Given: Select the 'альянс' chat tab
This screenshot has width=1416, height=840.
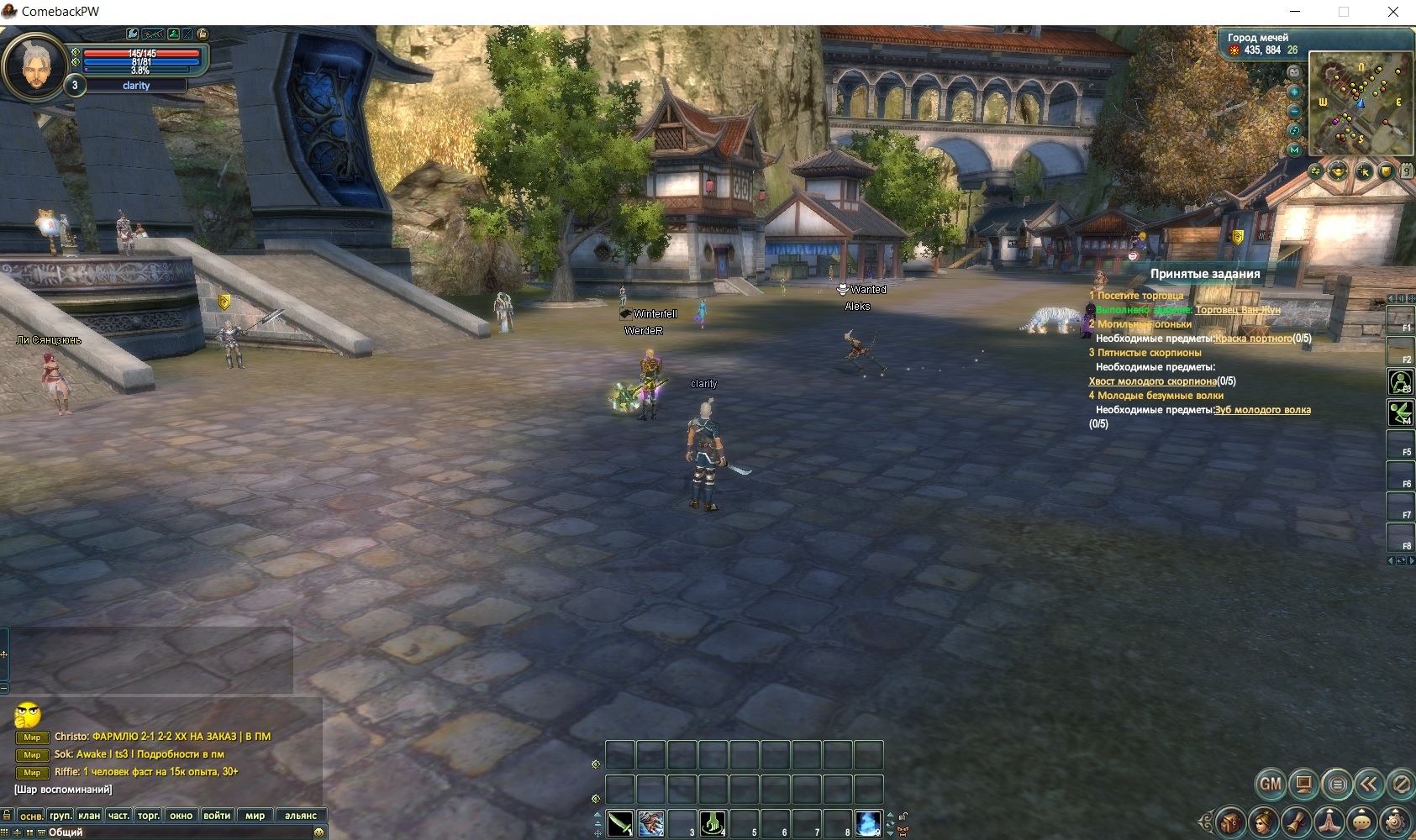Looking at the screenshot, I should click(x=301, y=816).
